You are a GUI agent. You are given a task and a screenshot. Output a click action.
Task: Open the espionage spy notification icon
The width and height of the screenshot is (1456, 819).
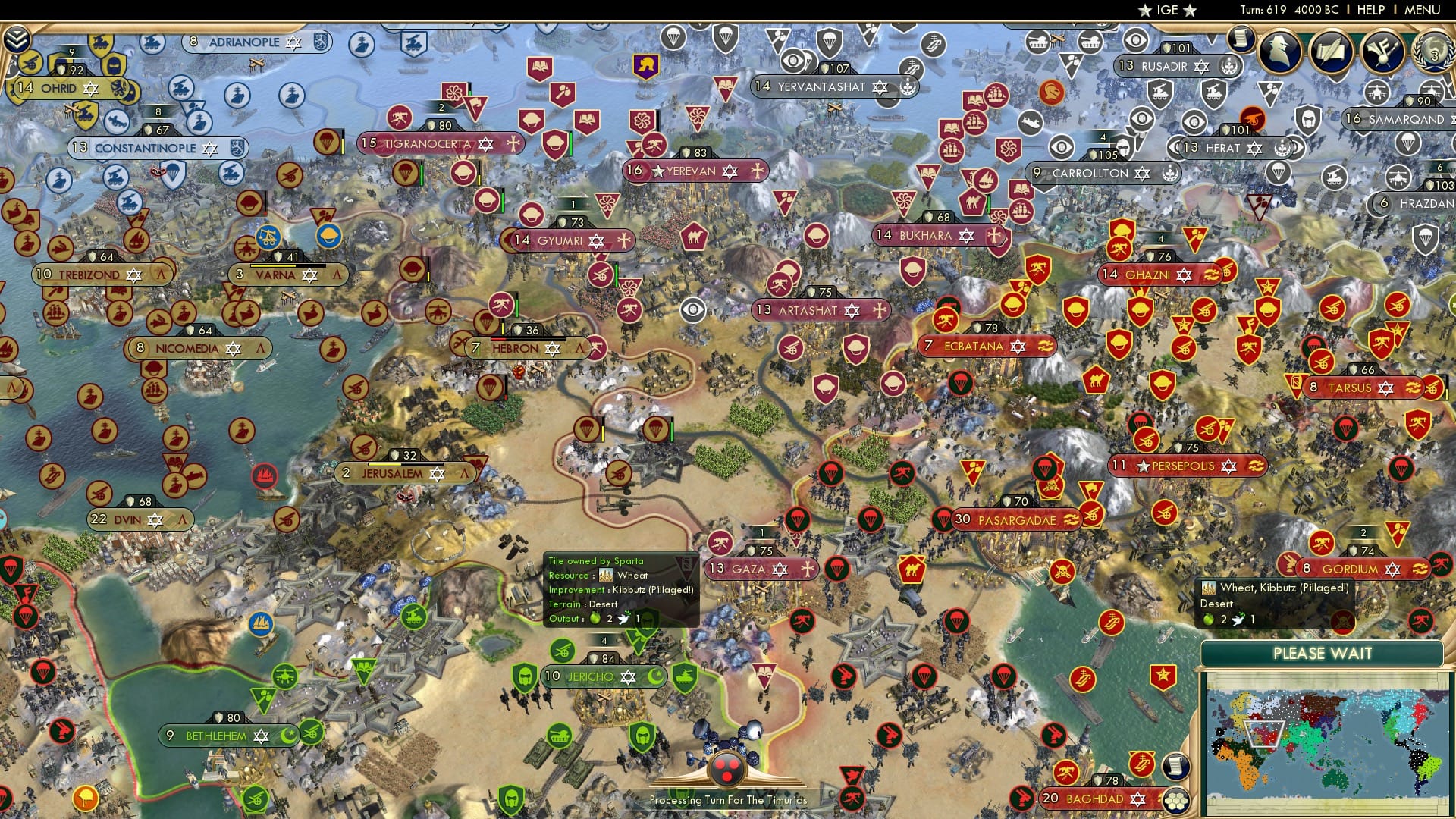click(1278, 52)
